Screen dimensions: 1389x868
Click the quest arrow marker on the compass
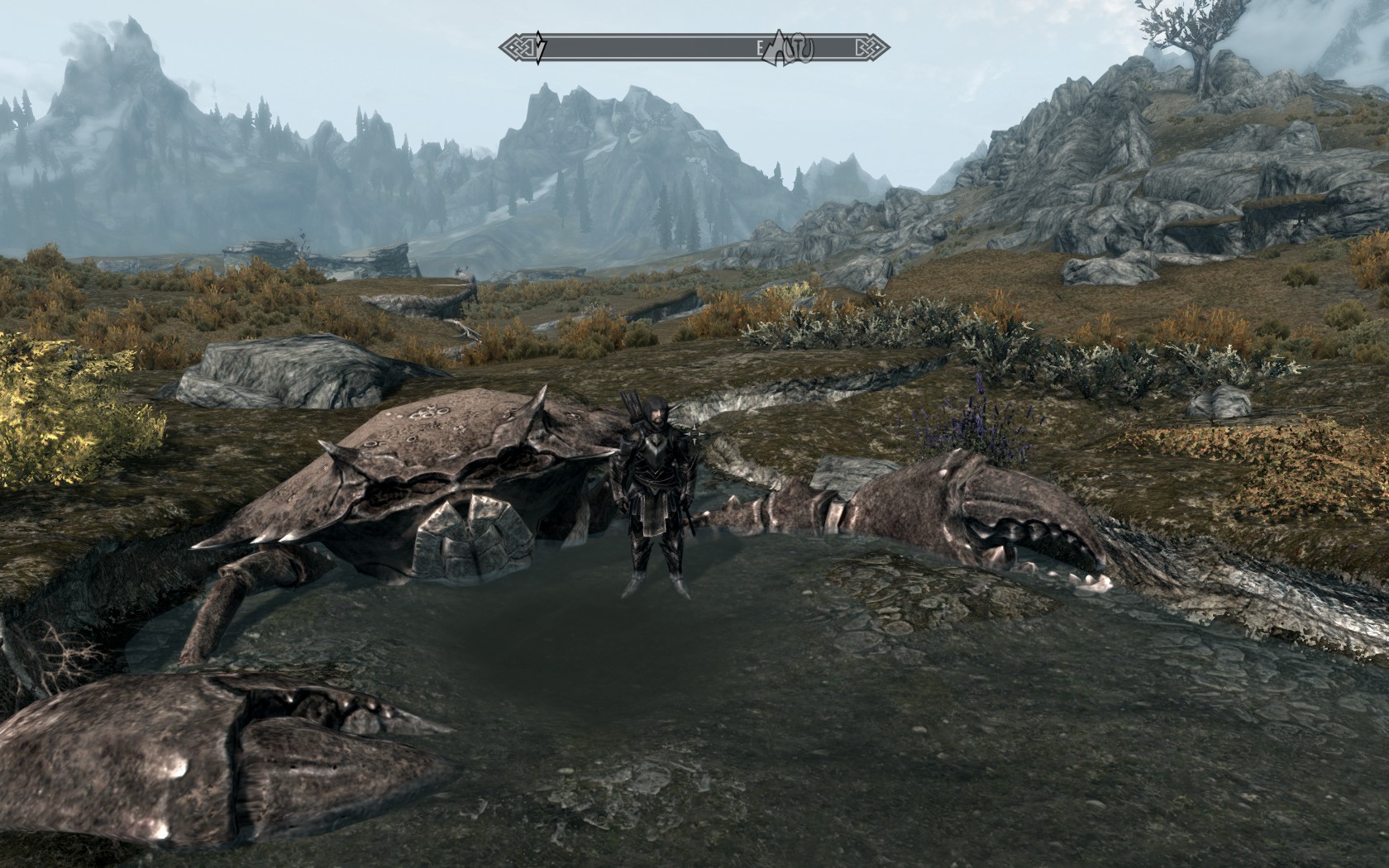(x=540, y=48)
